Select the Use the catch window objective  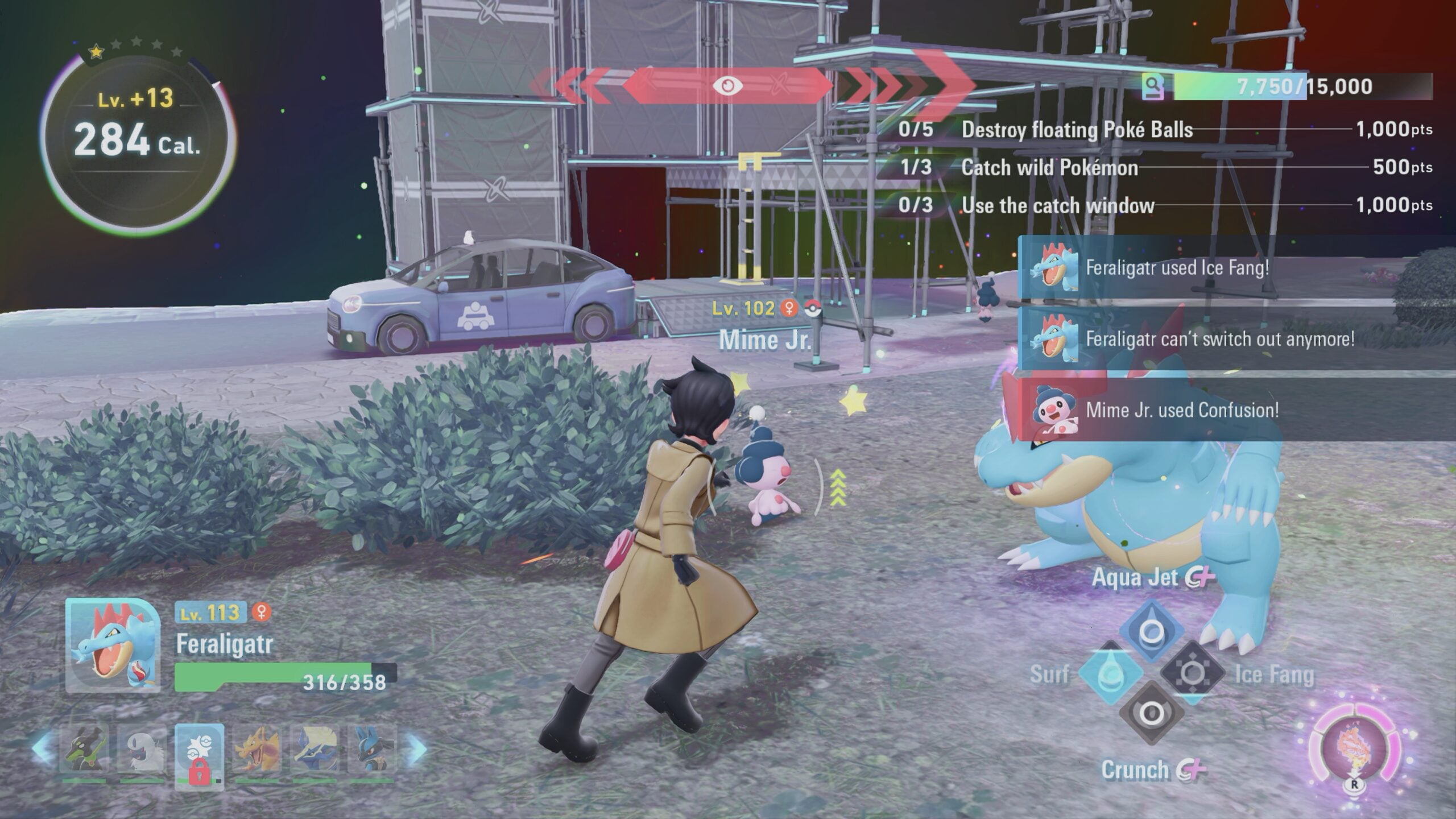click(1058, 205)
